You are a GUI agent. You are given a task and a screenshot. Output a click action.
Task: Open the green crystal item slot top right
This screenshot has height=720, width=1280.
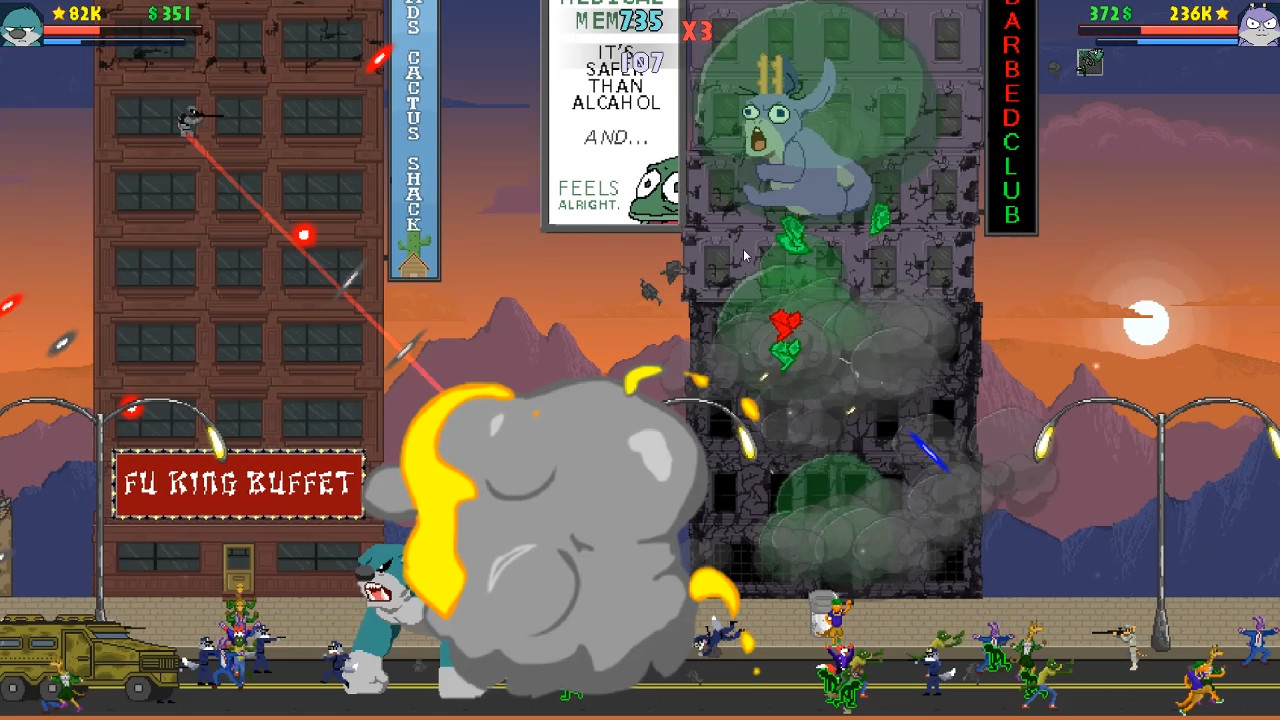pyautogui.click(x=1090, y=62)
